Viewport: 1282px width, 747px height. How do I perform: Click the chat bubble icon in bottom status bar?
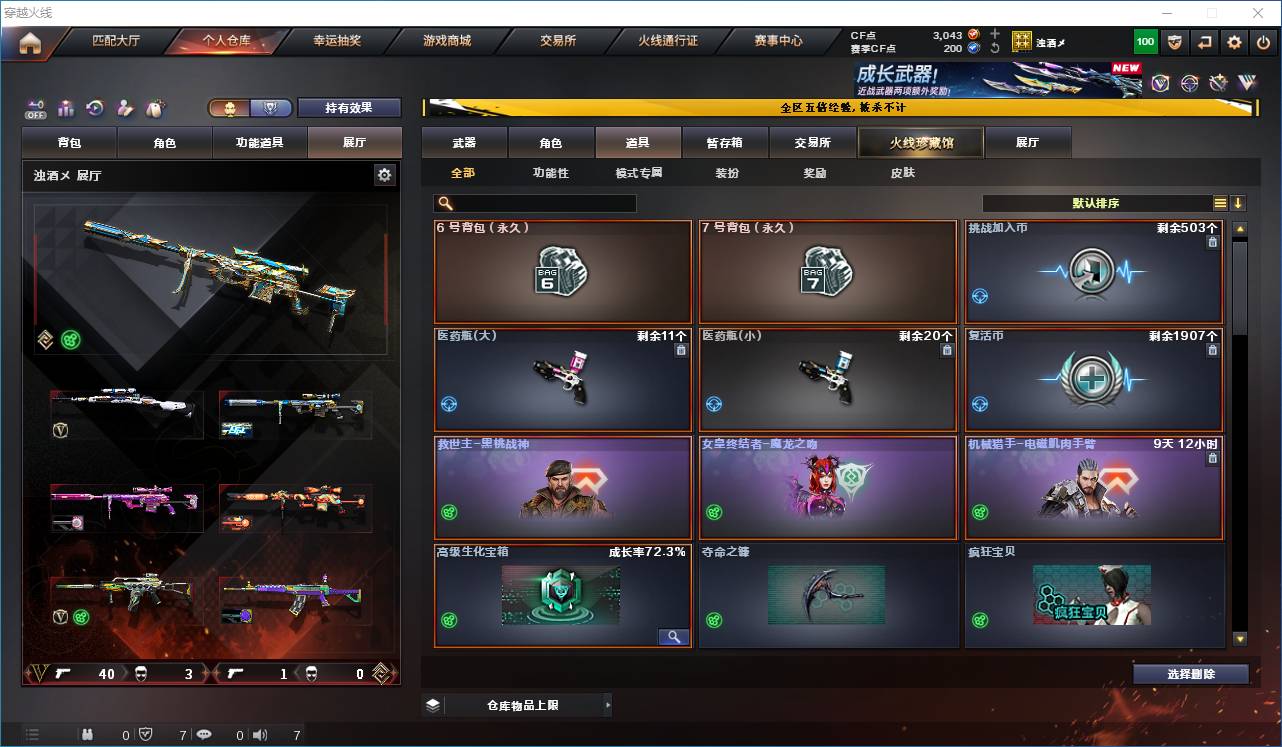coord(204,734)
